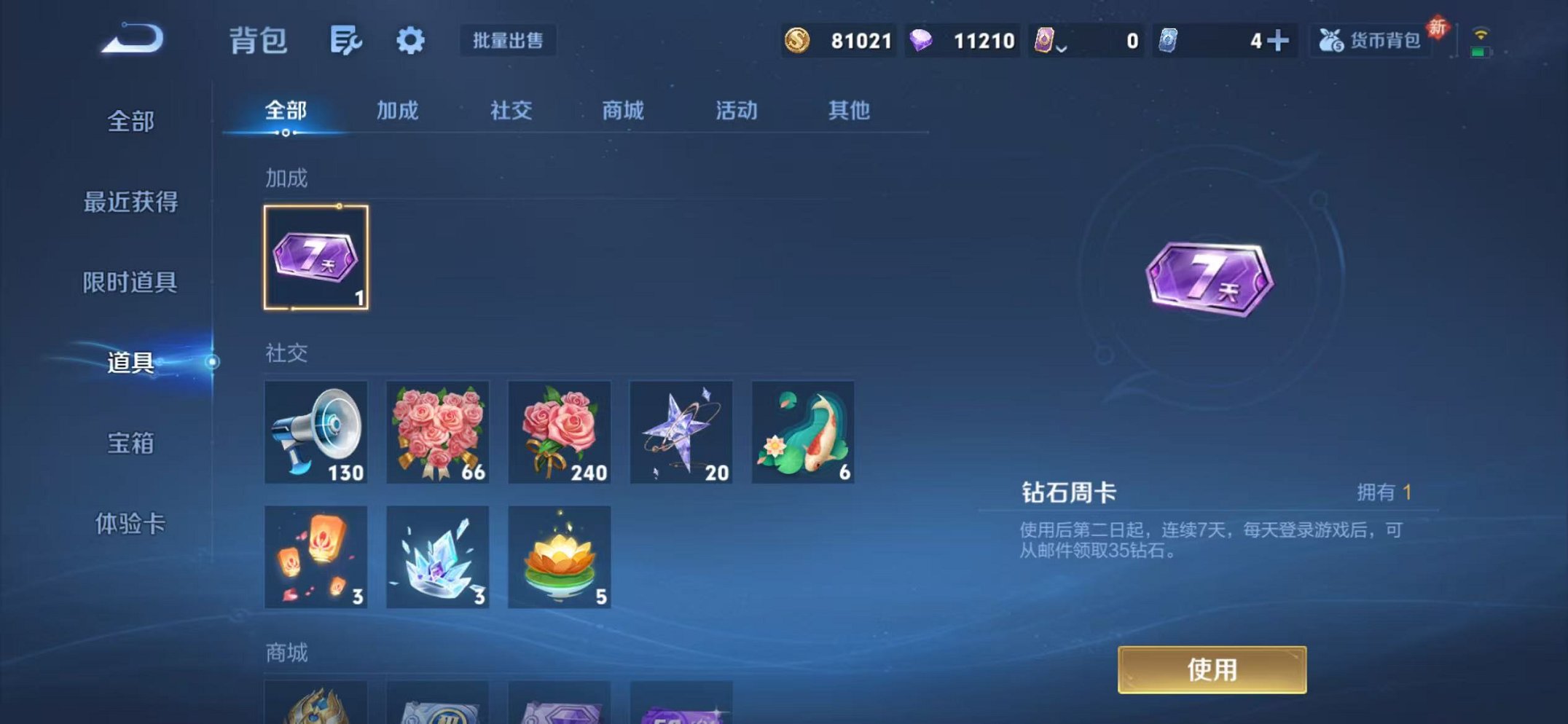Viewport: 1568px width, 724px height.
Task: Click the 批量出售 batch sell button
Action: pos(509,42)
